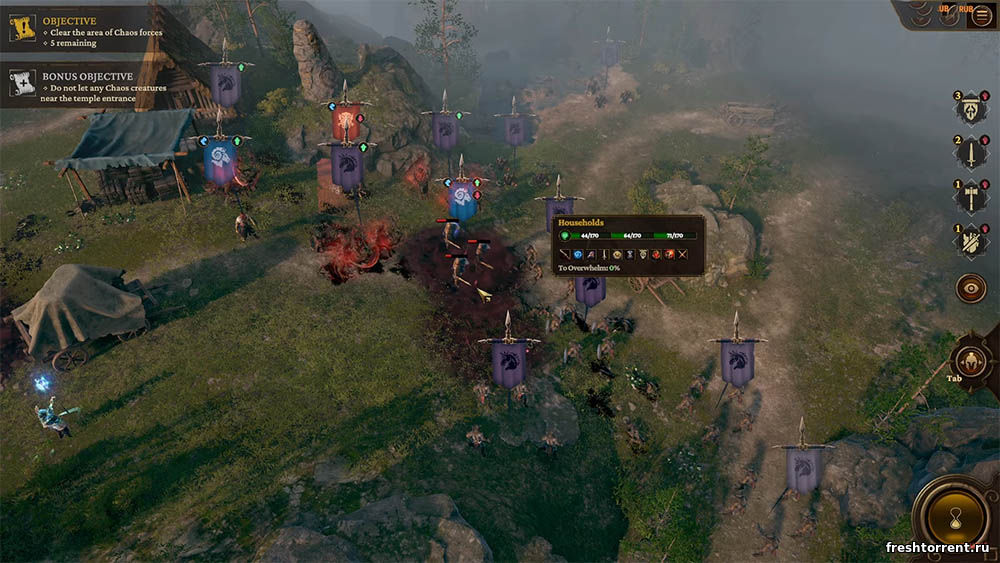Open the hamburger game menu

coord(981,15)
